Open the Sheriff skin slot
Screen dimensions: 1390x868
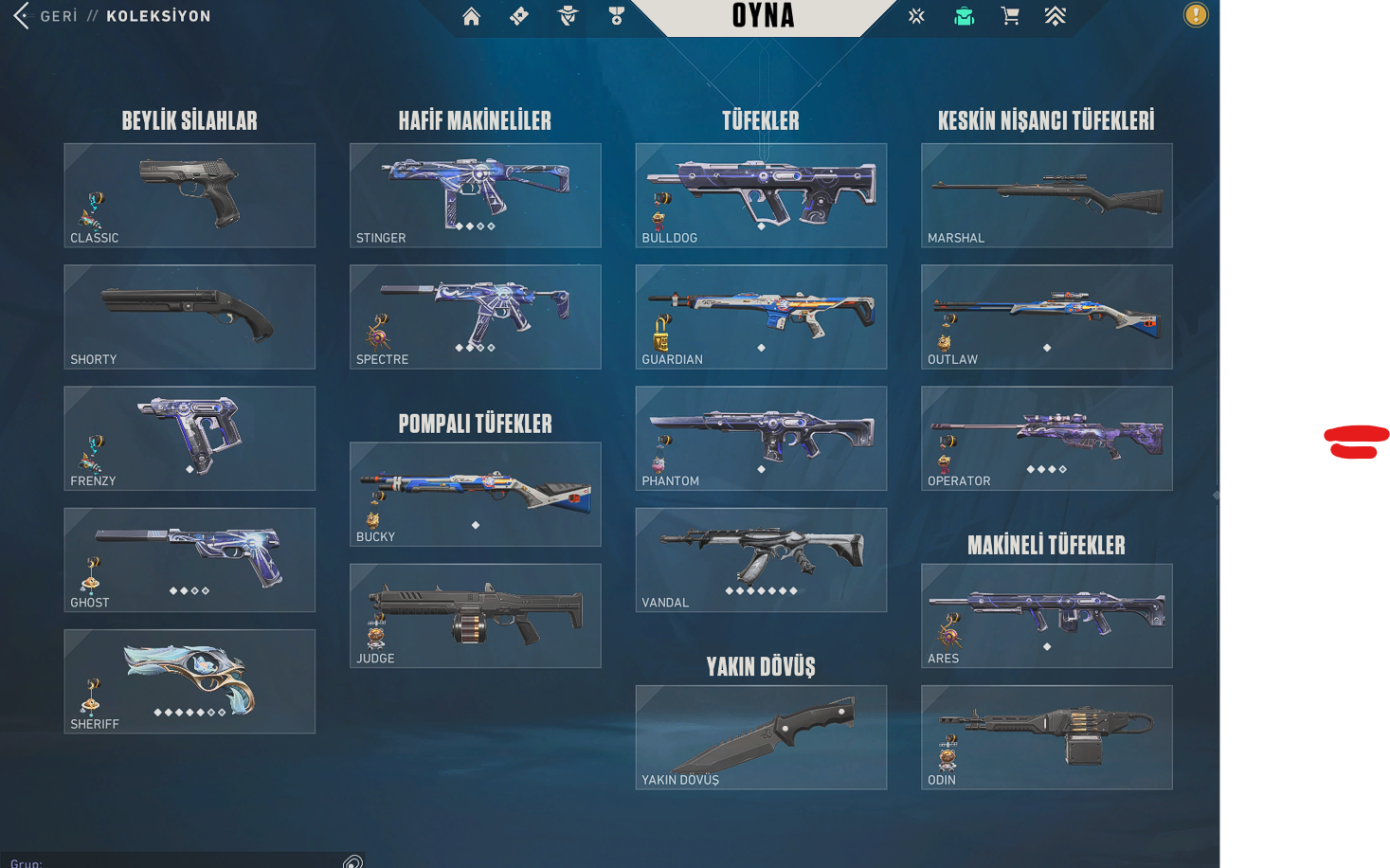coord(190,680)
